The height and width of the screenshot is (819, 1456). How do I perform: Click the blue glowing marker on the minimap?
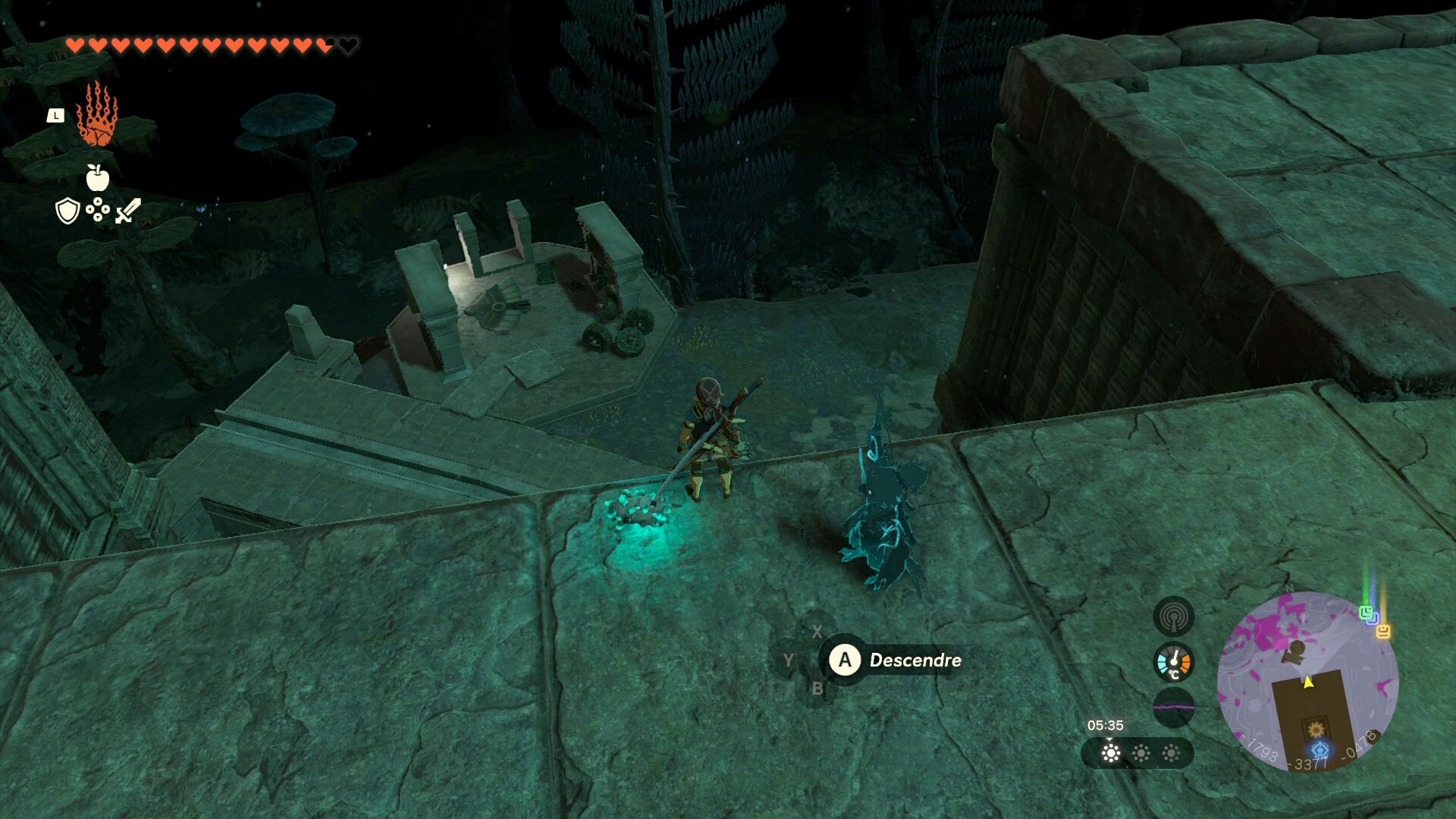(x=1320, y=751)
